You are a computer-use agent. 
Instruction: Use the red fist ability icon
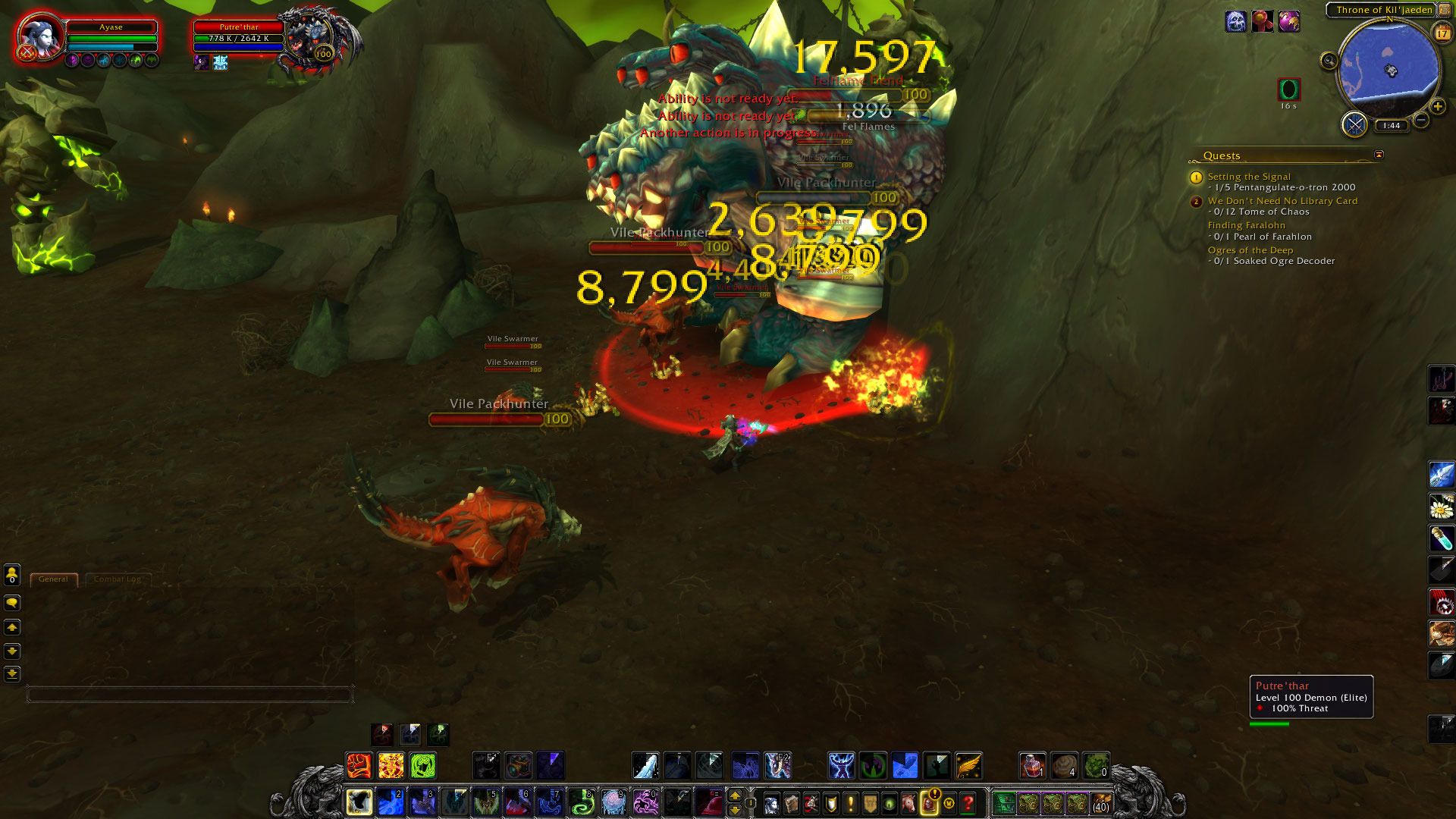(x=359, y=766)
